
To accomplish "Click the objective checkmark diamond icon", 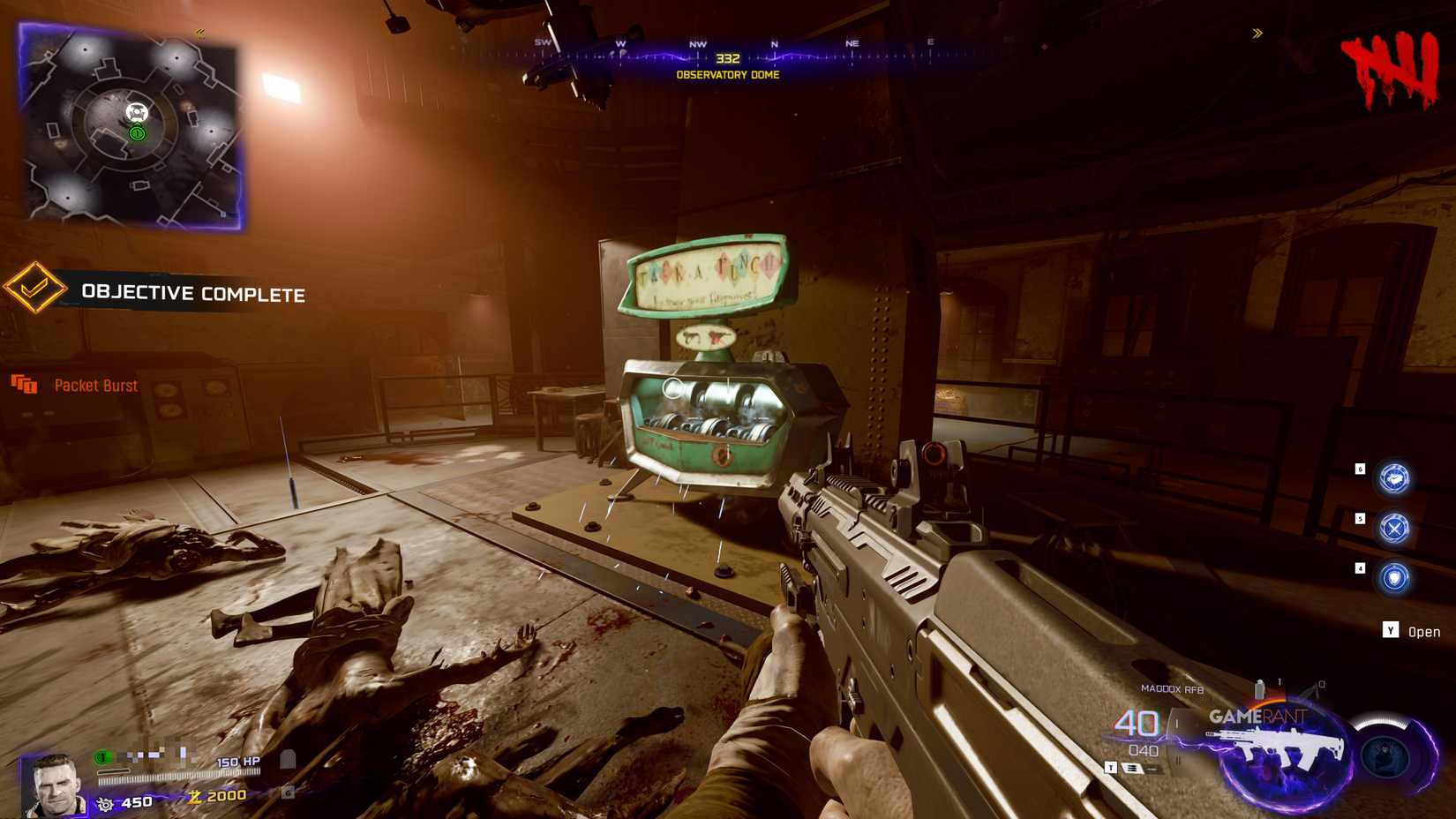I will pyautogui.click(x=34, y=289).
